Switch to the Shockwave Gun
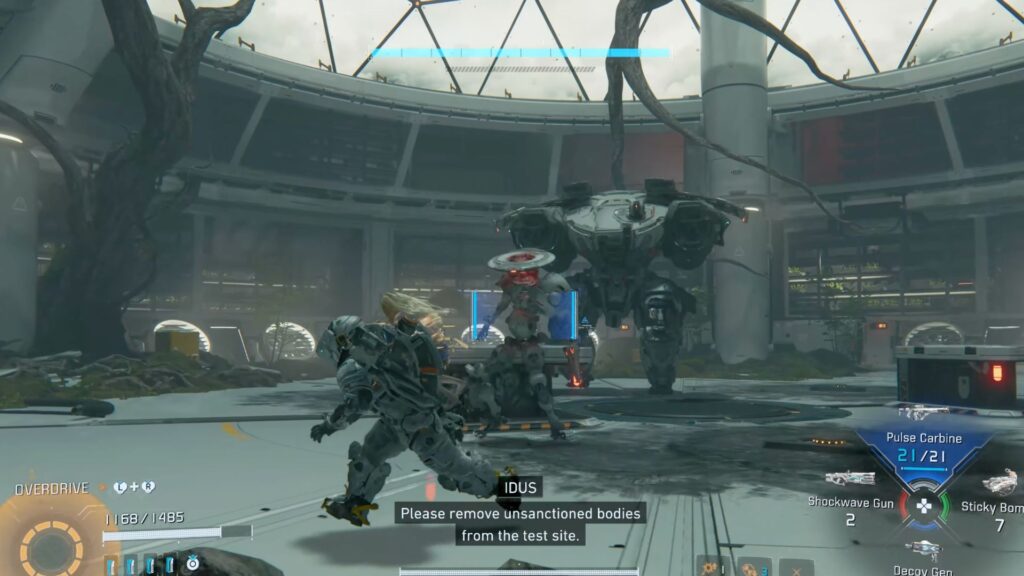 pyautogui.click(x=851, y=480)
